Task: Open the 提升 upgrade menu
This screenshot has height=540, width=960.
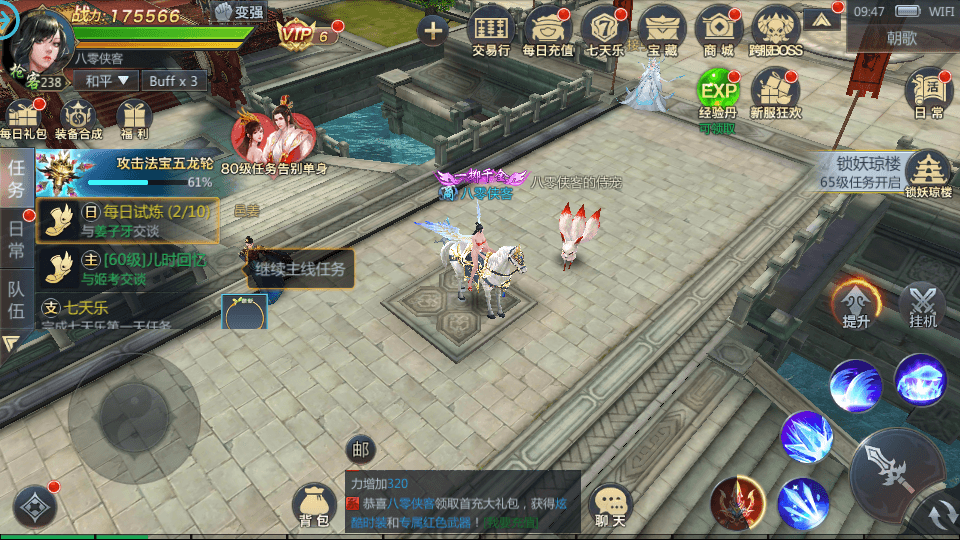Action: 857,307
